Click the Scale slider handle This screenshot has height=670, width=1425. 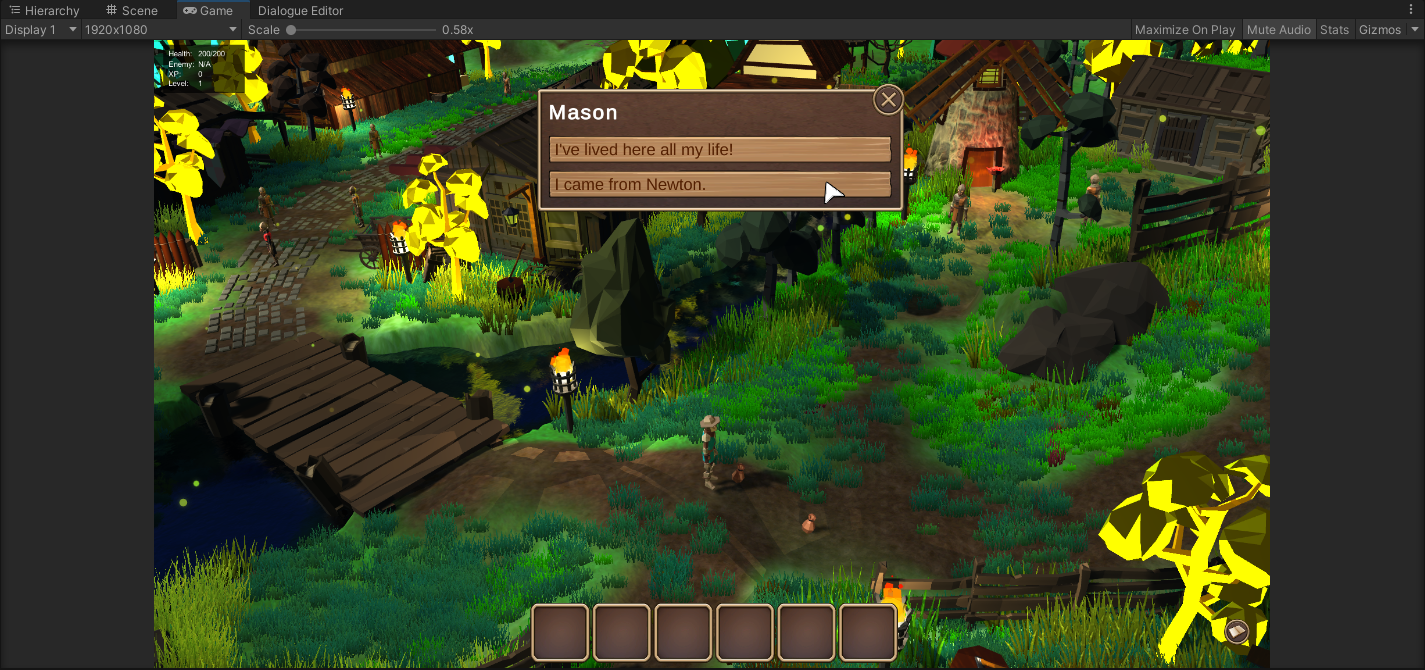291,30
